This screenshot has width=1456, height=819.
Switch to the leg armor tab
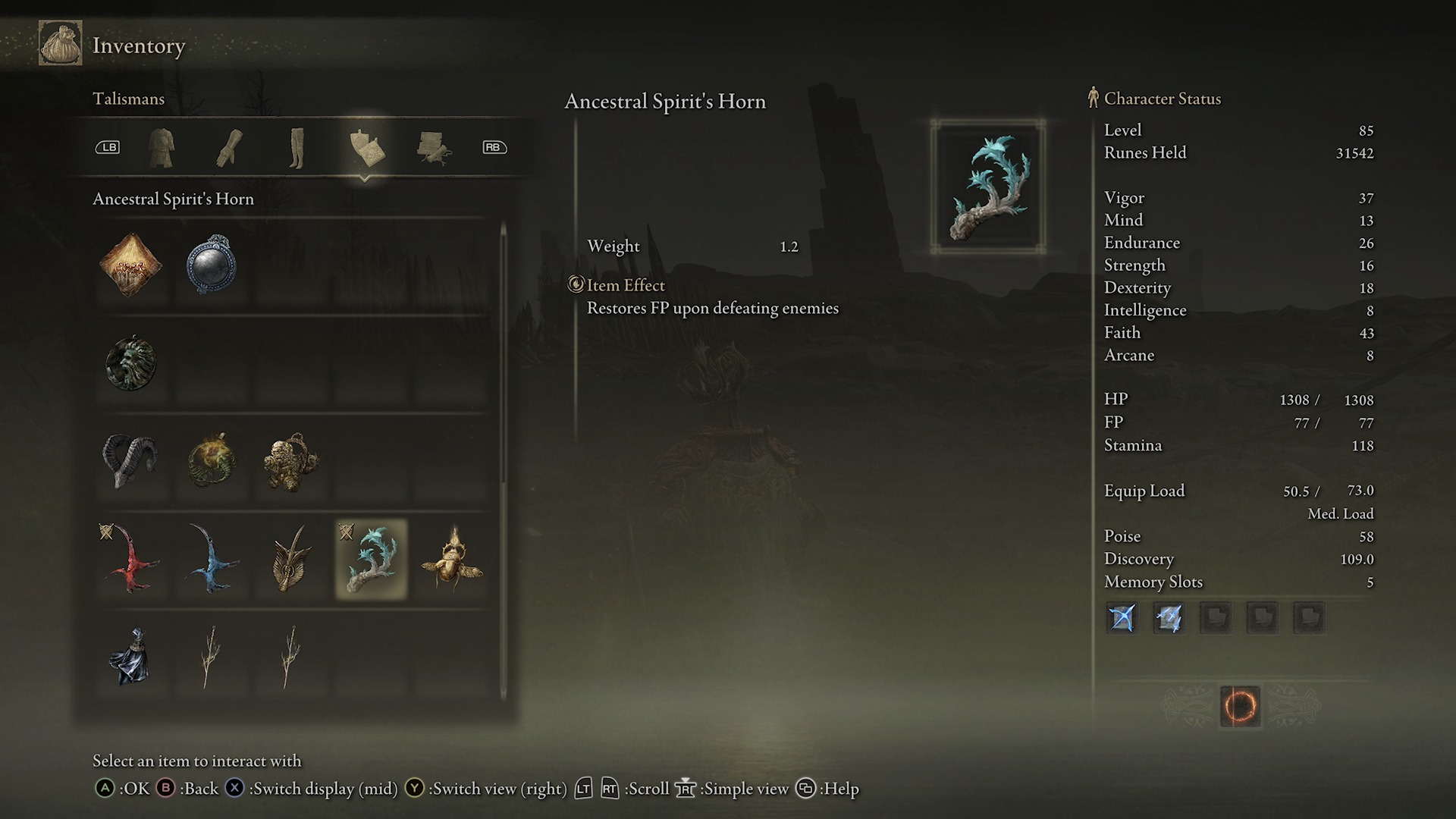click(x=297, y=149)
